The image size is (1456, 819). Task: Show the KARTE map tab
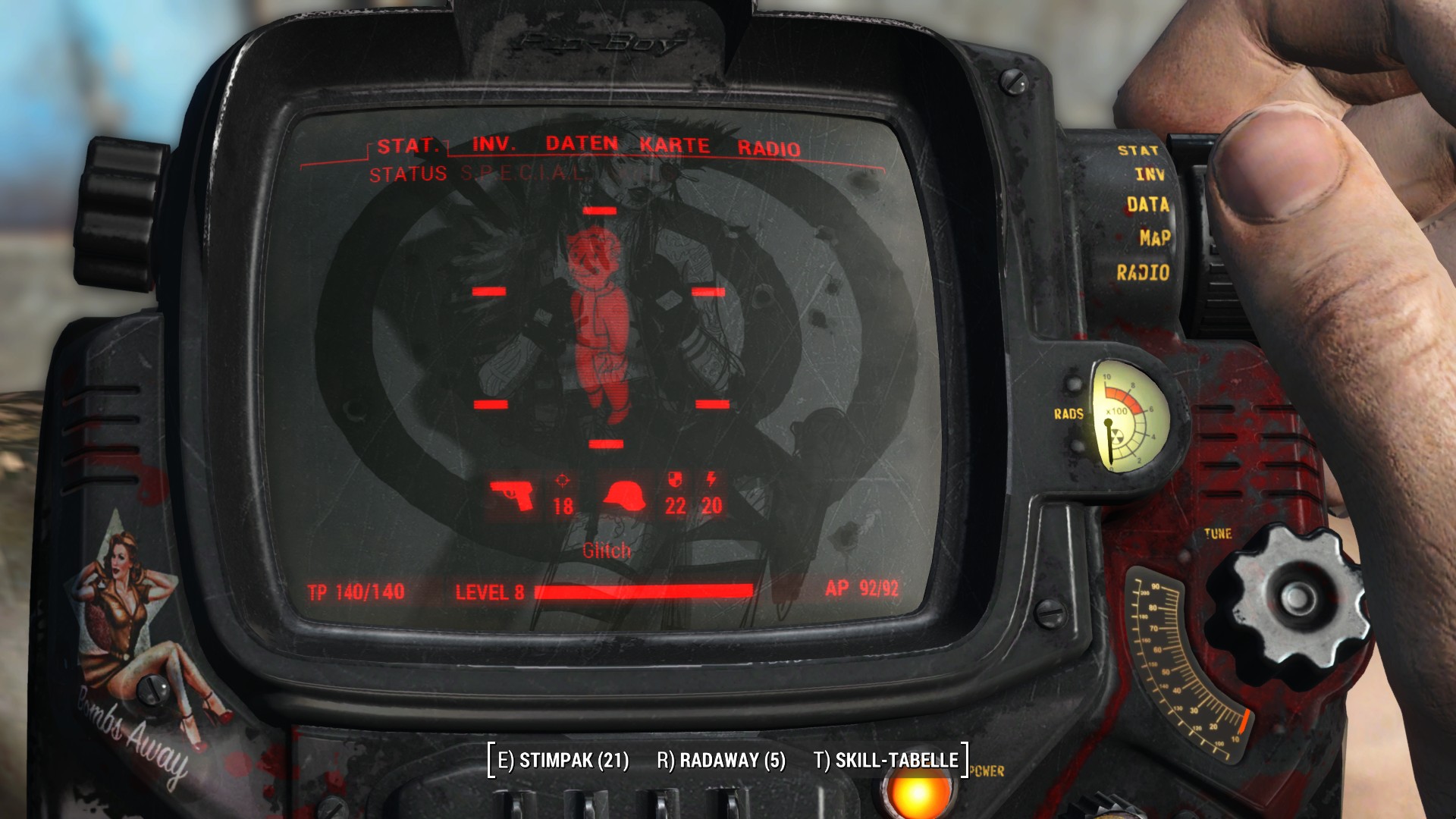(674, 146)
